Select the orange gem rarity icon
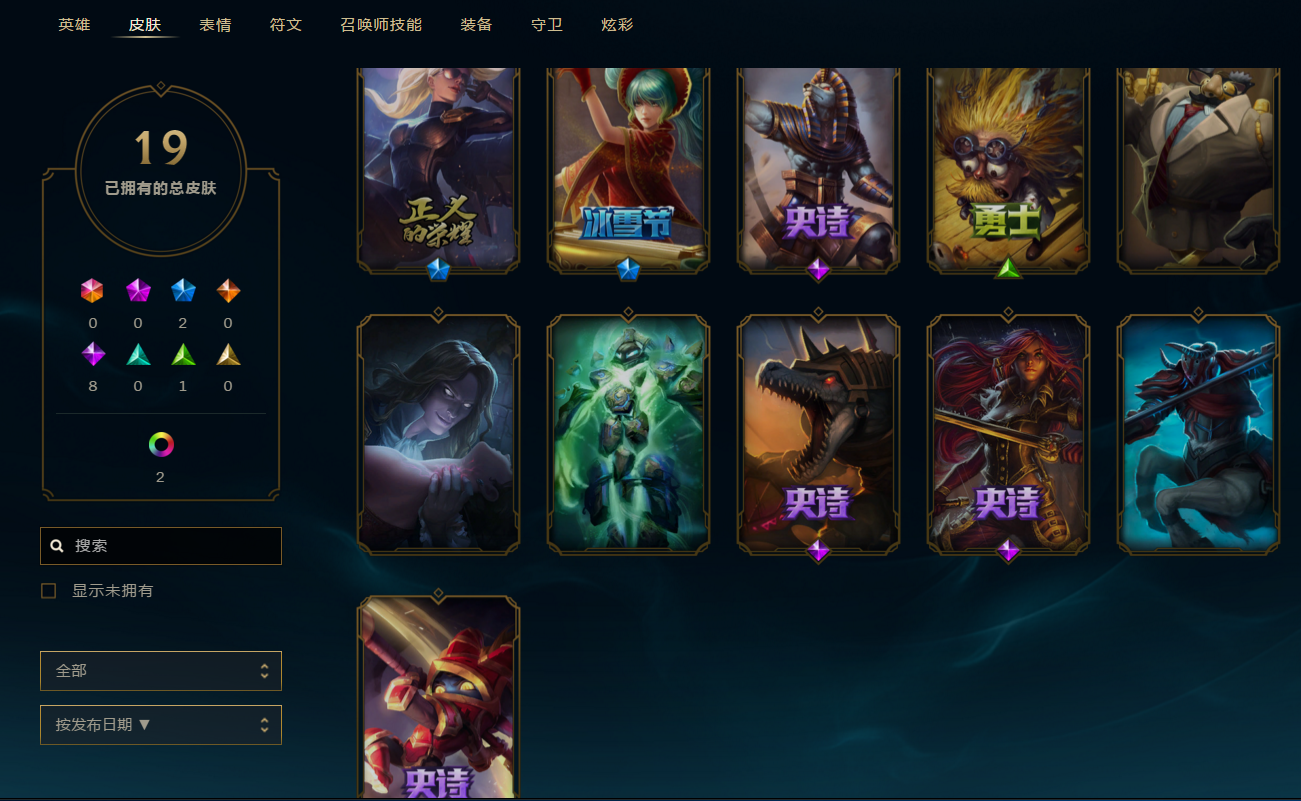Screen dimensions: 1301x801 pos(227,291)
